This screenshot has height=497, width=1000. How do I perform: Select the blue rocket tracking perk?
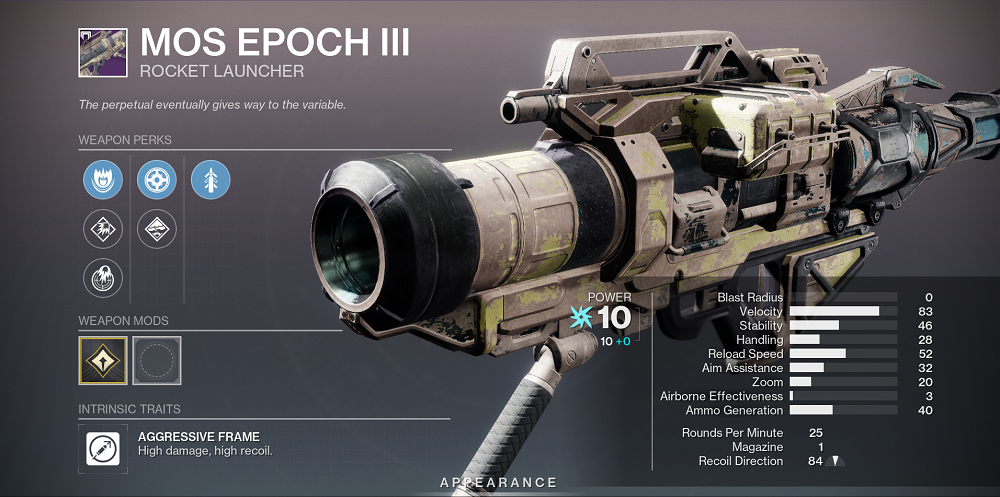(x=211, y=180)
